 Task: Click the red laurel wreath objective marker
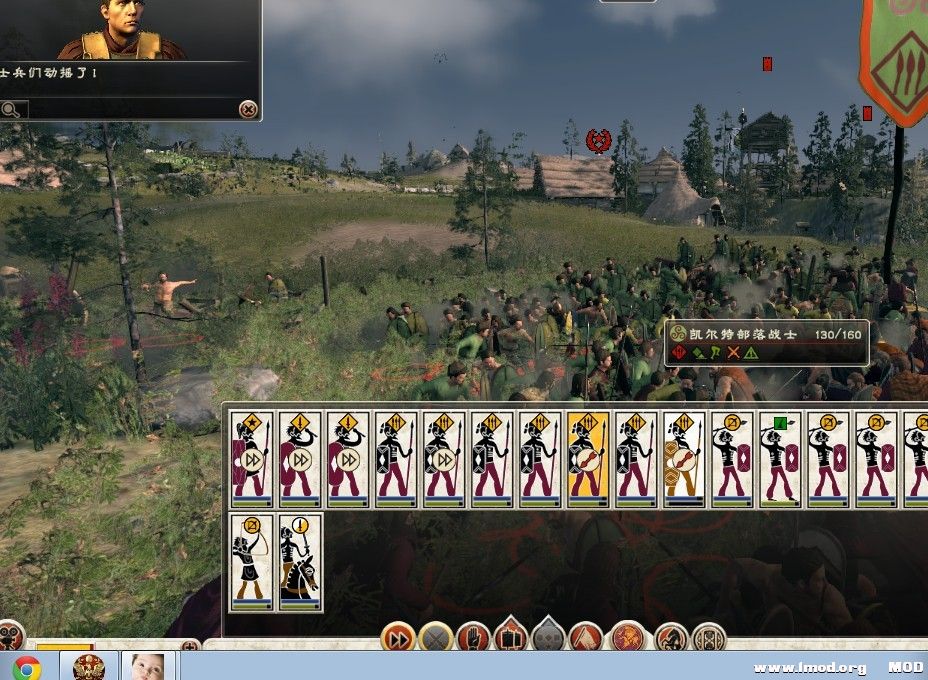coord(599,141)
